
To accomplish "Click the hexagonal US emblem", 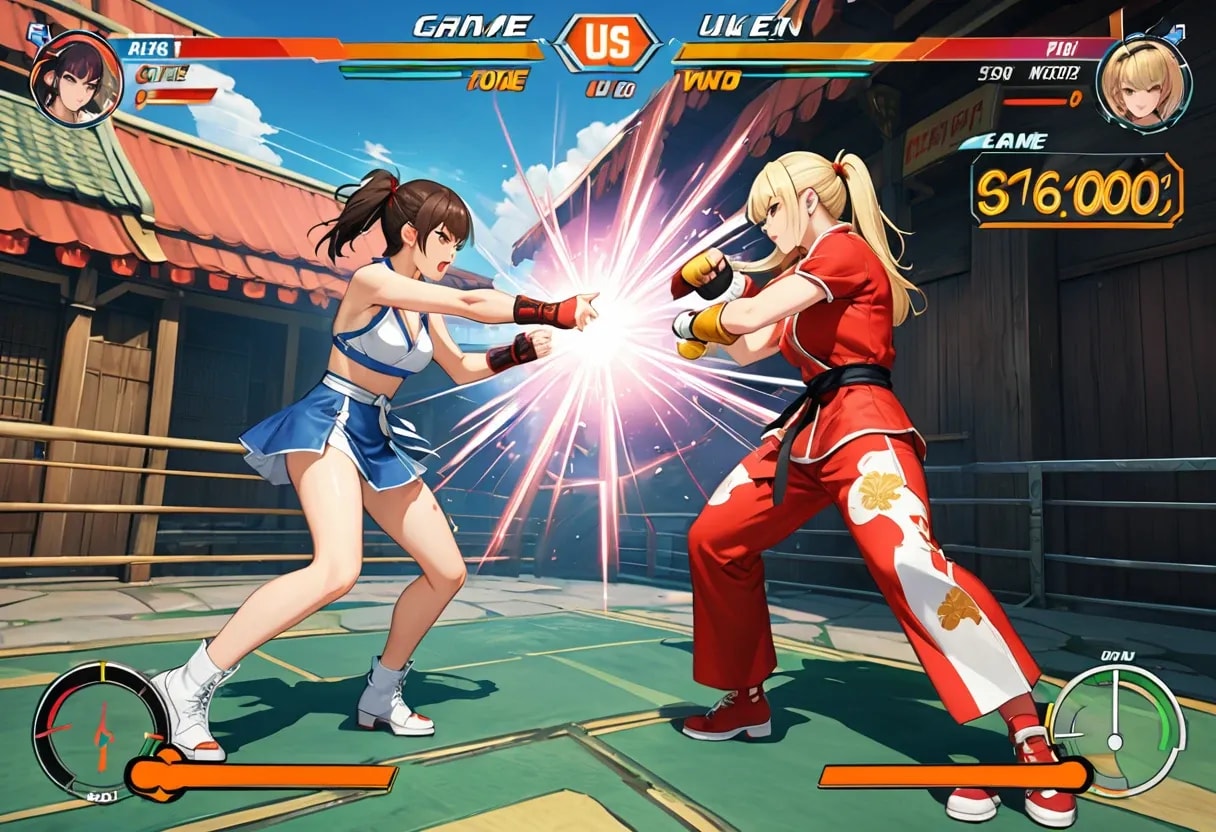I will click(607, 43).
